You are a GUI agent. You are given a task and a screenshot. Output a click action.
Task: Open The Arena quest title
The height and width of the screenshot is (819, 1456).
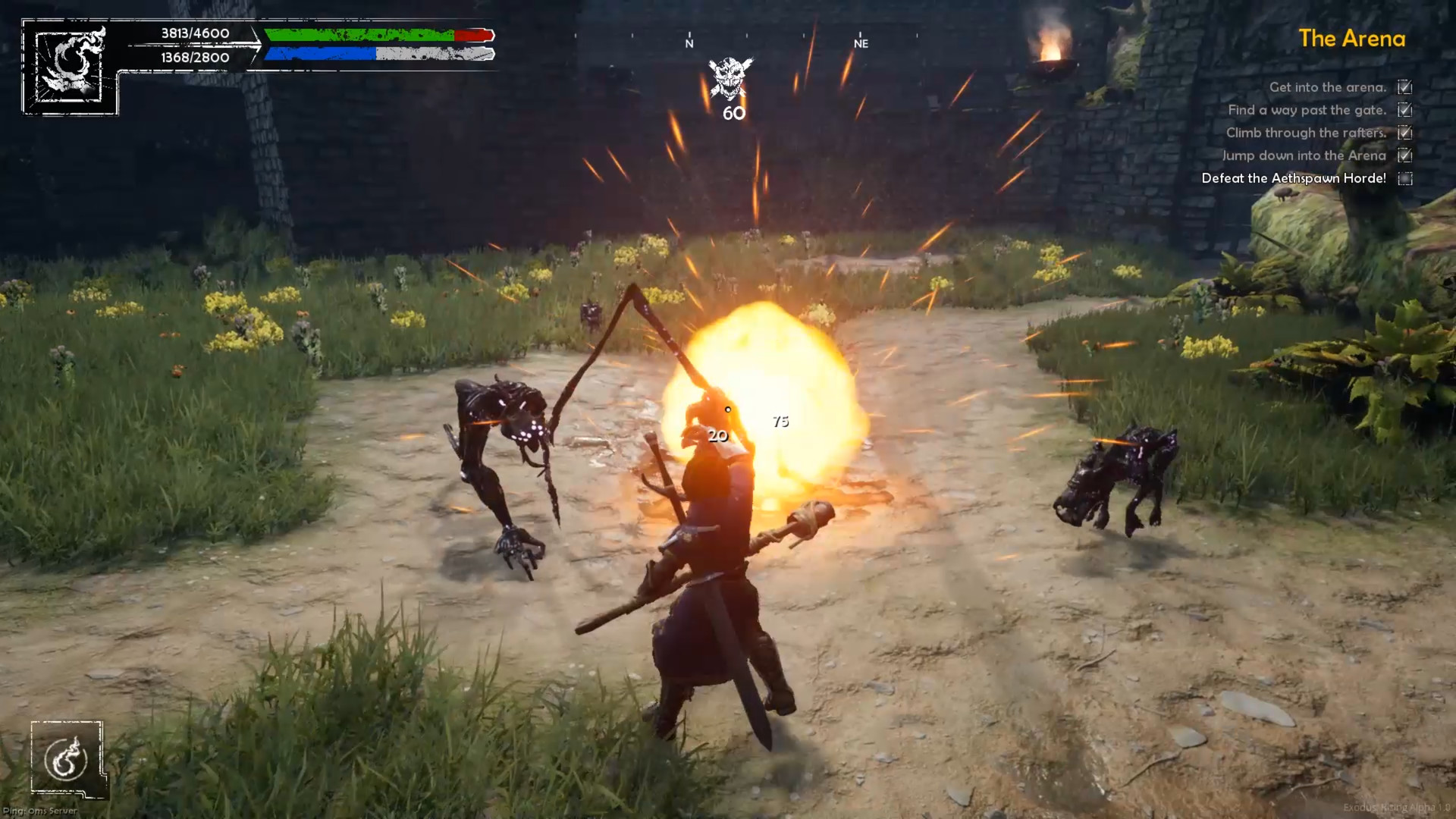(x=1351, y=39)
